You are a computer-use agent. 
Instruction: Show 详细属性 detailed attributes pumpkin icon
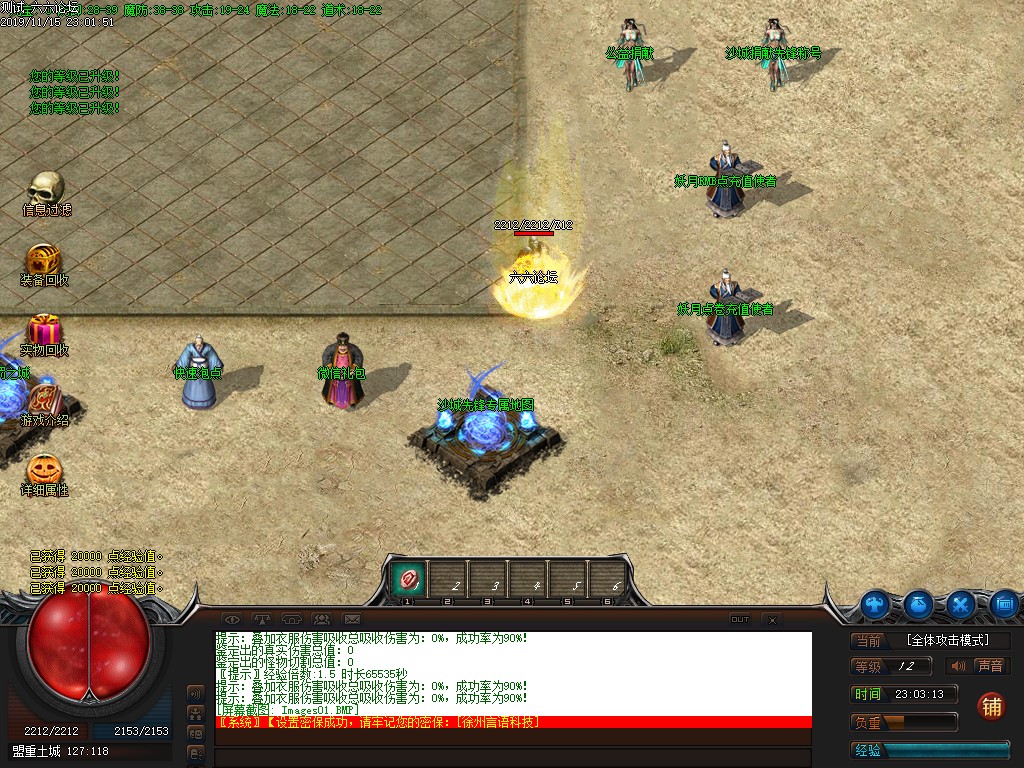44,469
